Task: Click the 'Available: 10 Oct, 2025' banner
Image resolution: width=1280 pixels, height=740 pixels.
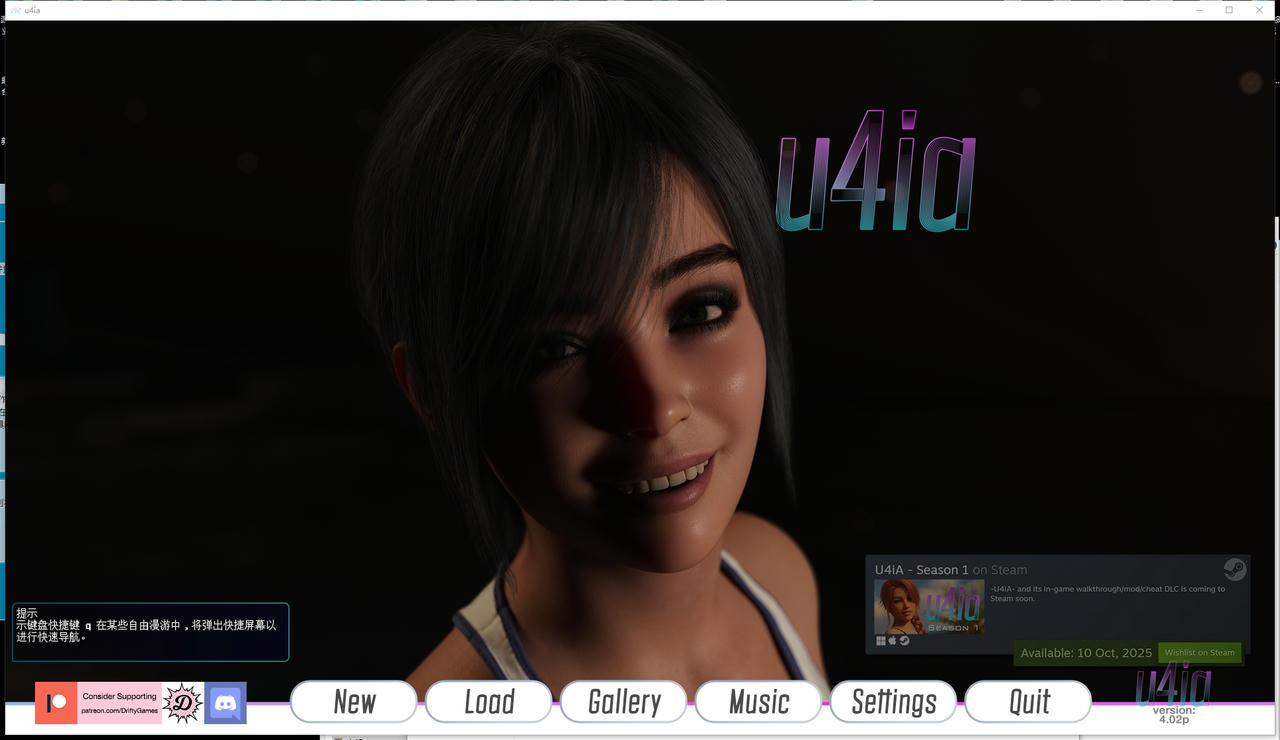Action: (1084, 653)
